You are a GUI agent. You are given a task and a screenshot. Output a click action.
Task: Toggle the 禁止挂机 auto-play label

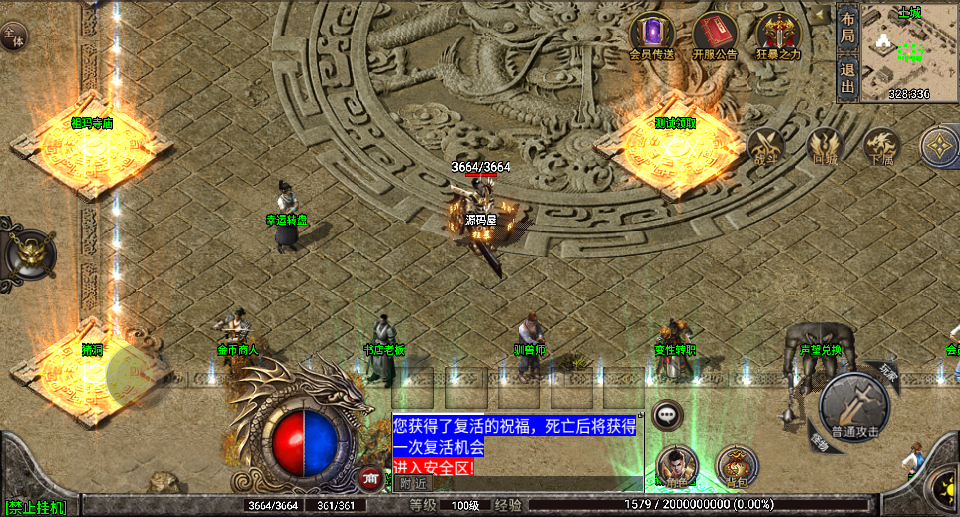[35, 508]
